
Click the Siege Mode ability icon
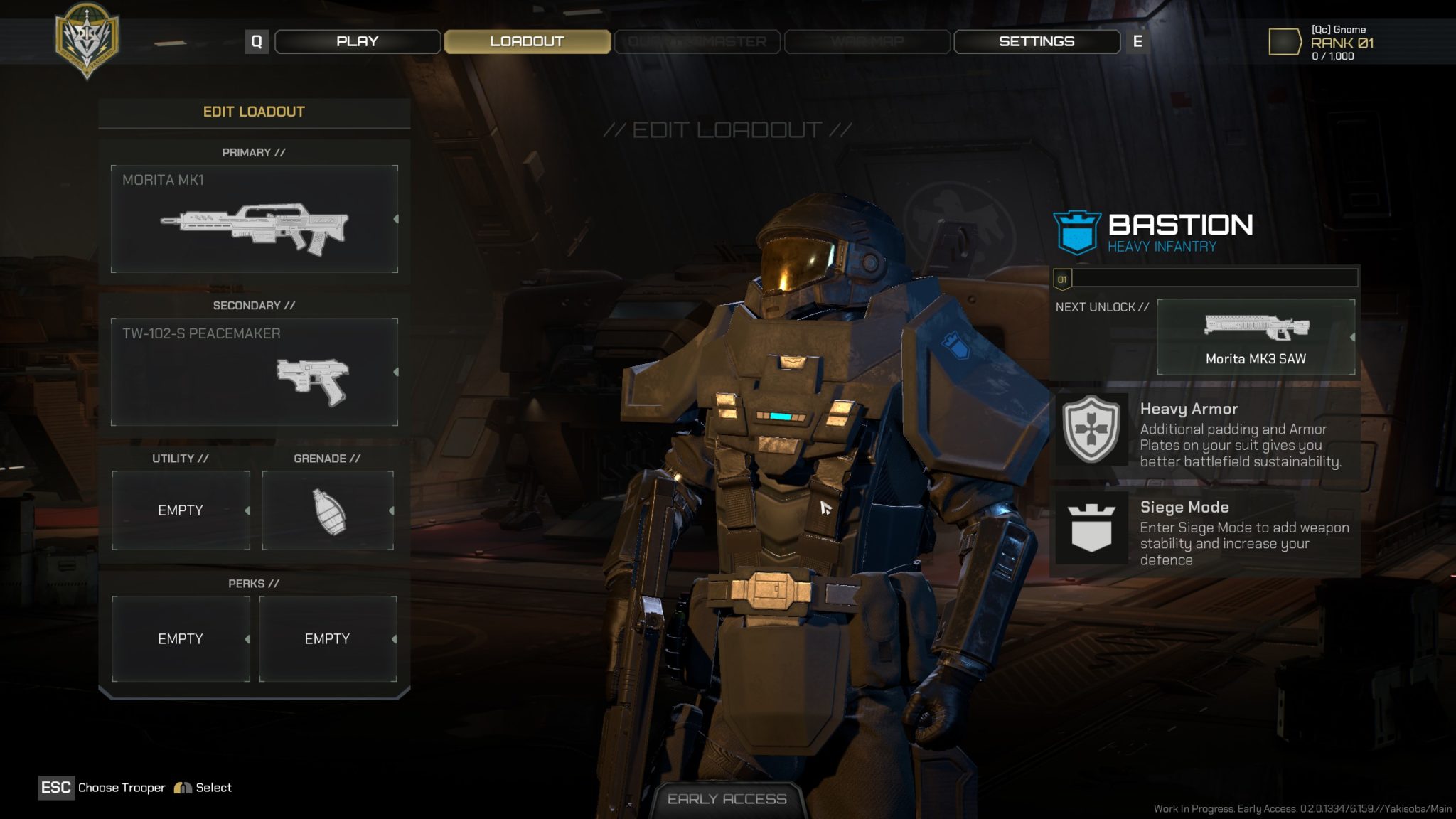(x=1091, y=528)
